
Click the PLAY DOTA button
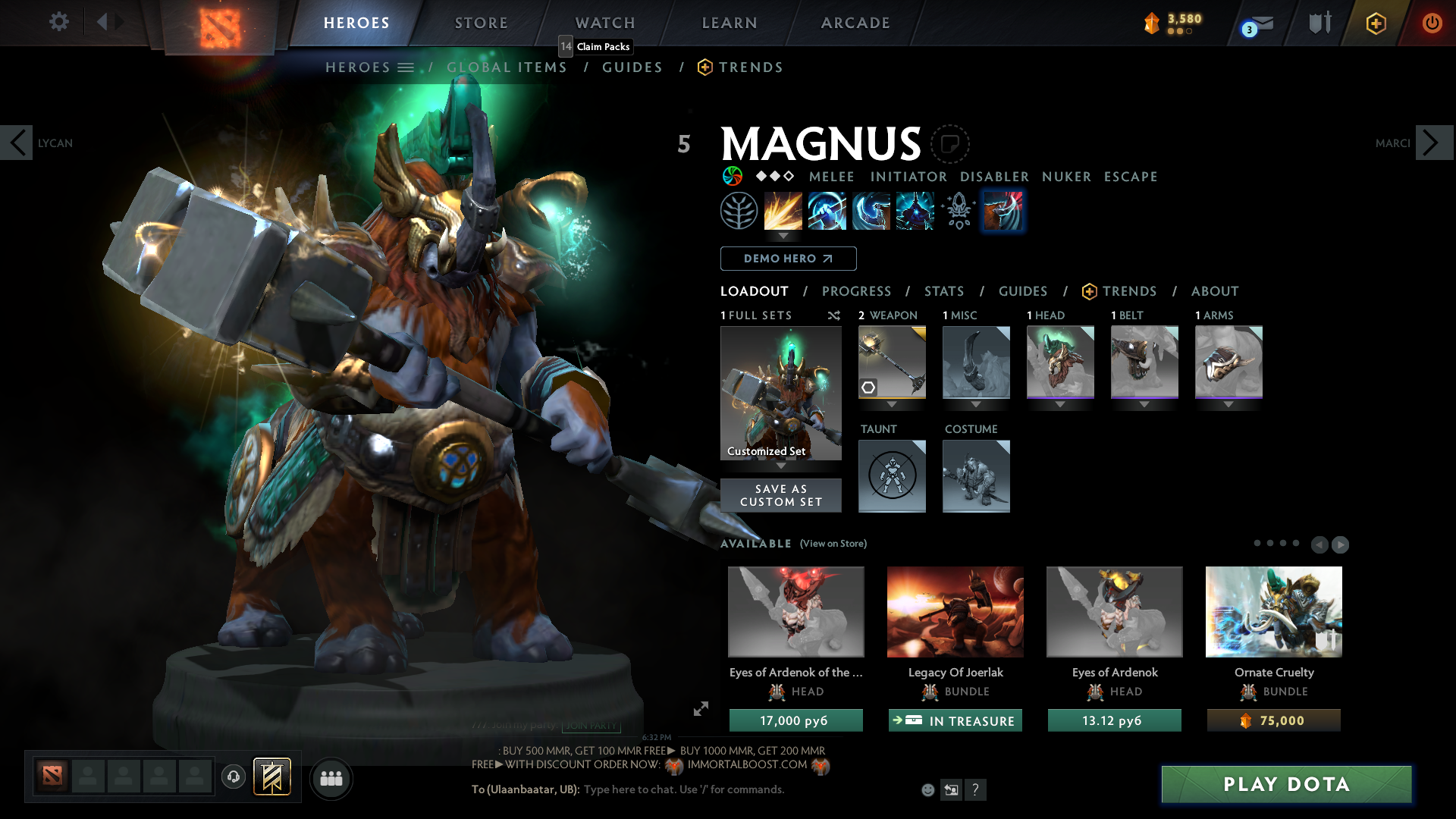(1285, 785)
